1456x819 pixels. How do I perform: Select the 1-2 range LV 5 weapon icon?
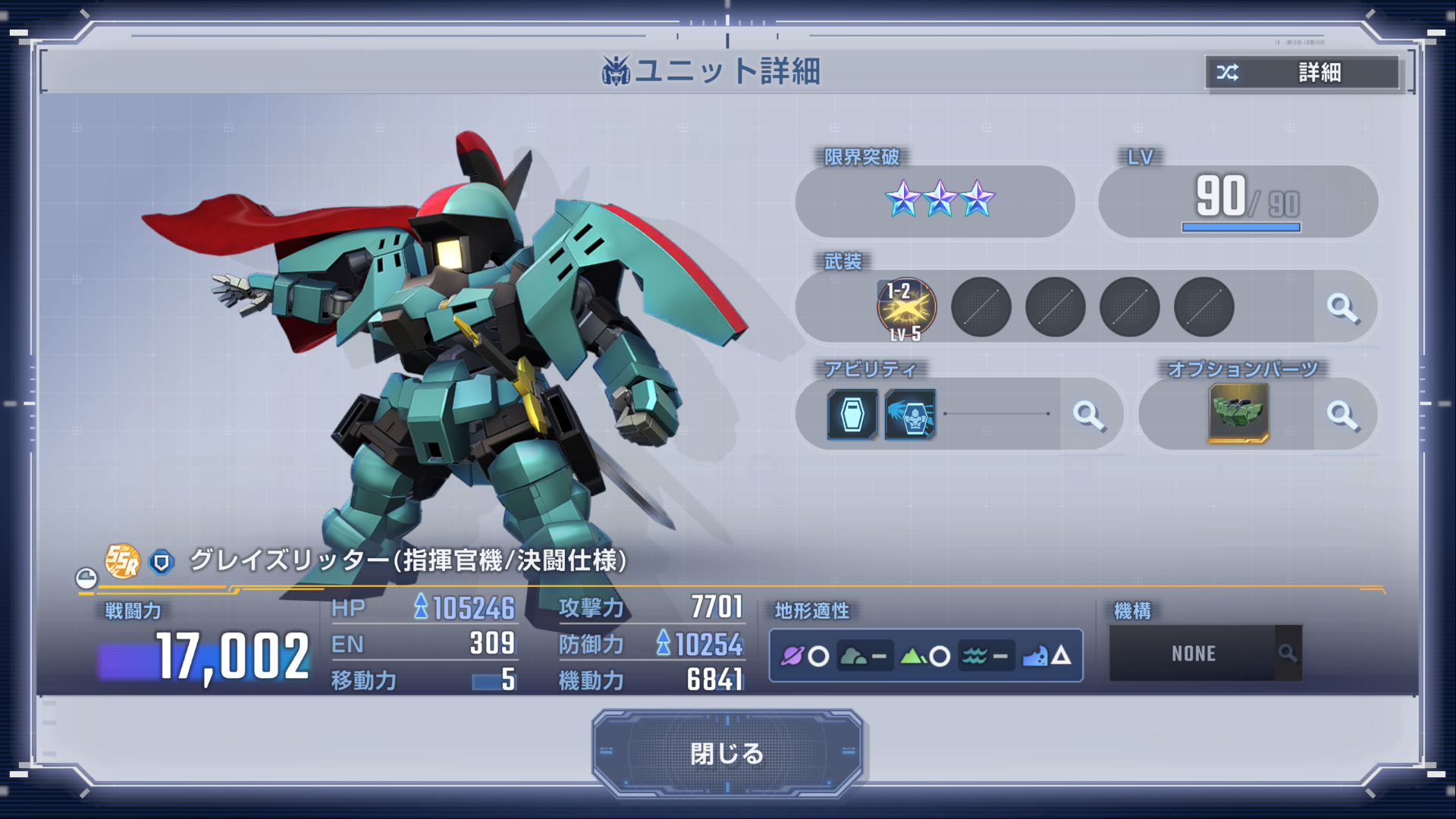pyautogui.click(x=906, y=308)
